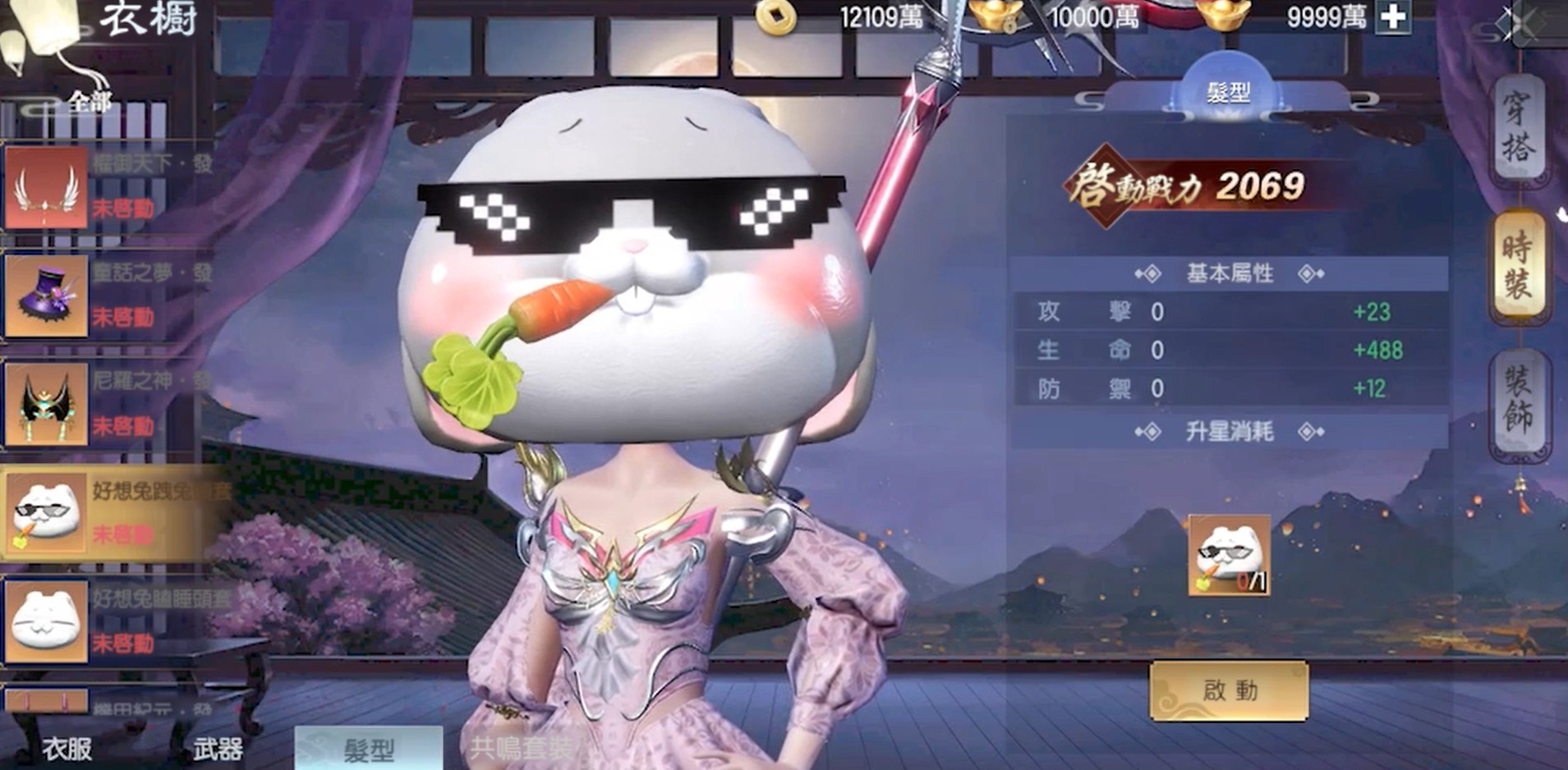The height and width of the screenshot is (770, 1568).
Task: Select the sunglasses rabbit headgear item
Action: 47,513
